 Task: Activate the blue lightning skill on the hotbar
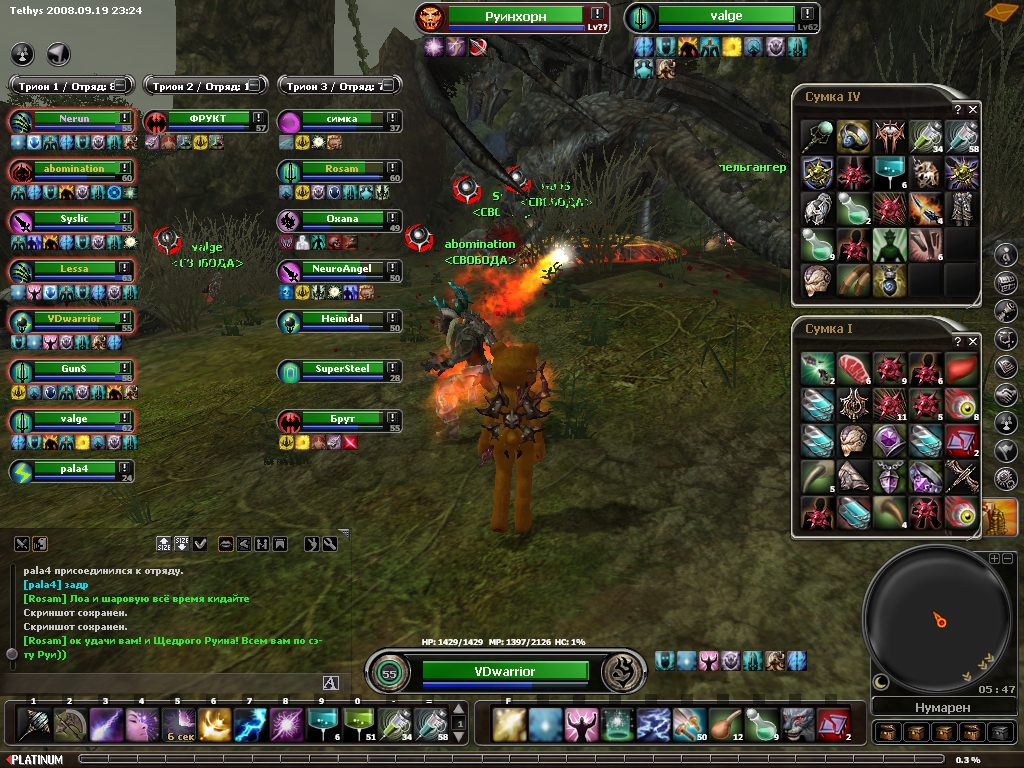(x=249, y=724)
